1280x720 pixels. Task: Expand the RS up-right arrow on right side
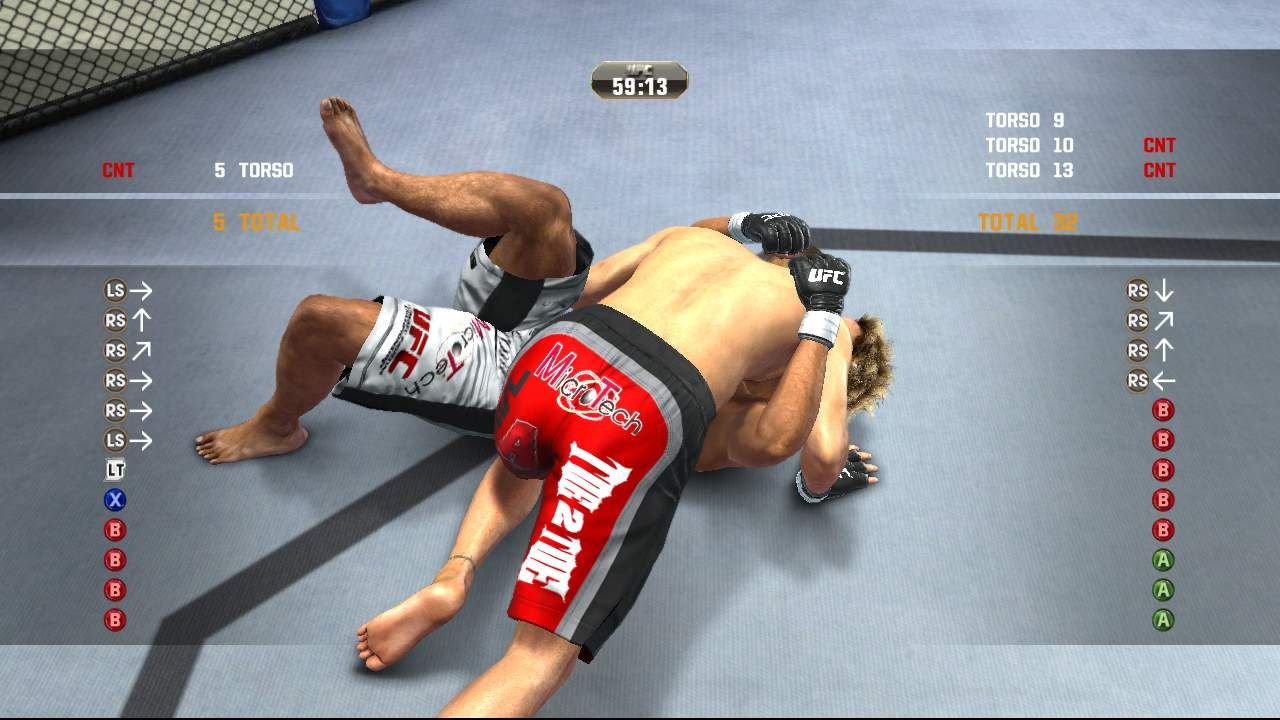(x=1162, y=320)
